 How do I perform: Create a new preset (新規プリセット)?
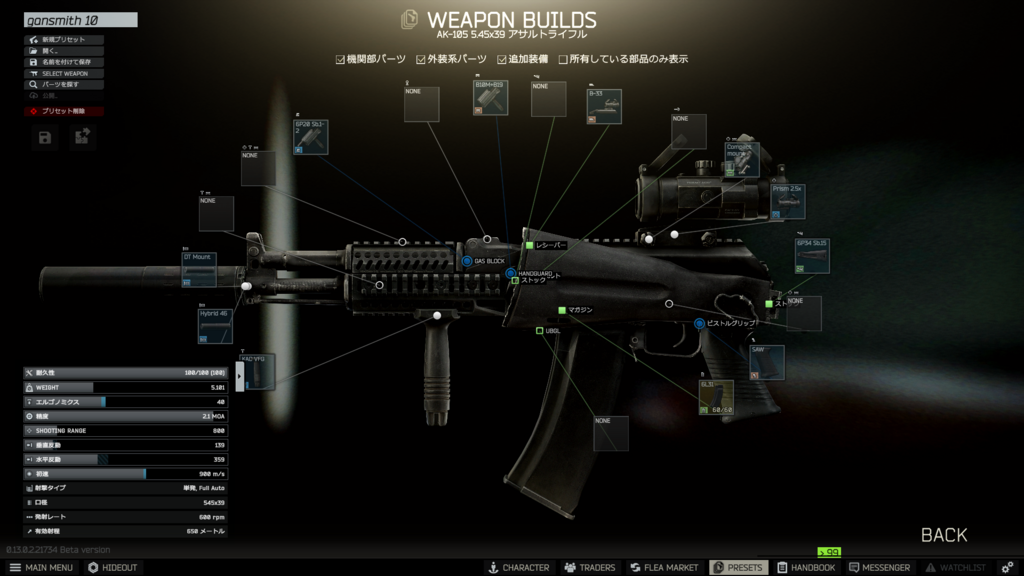[x=64, y=40]
